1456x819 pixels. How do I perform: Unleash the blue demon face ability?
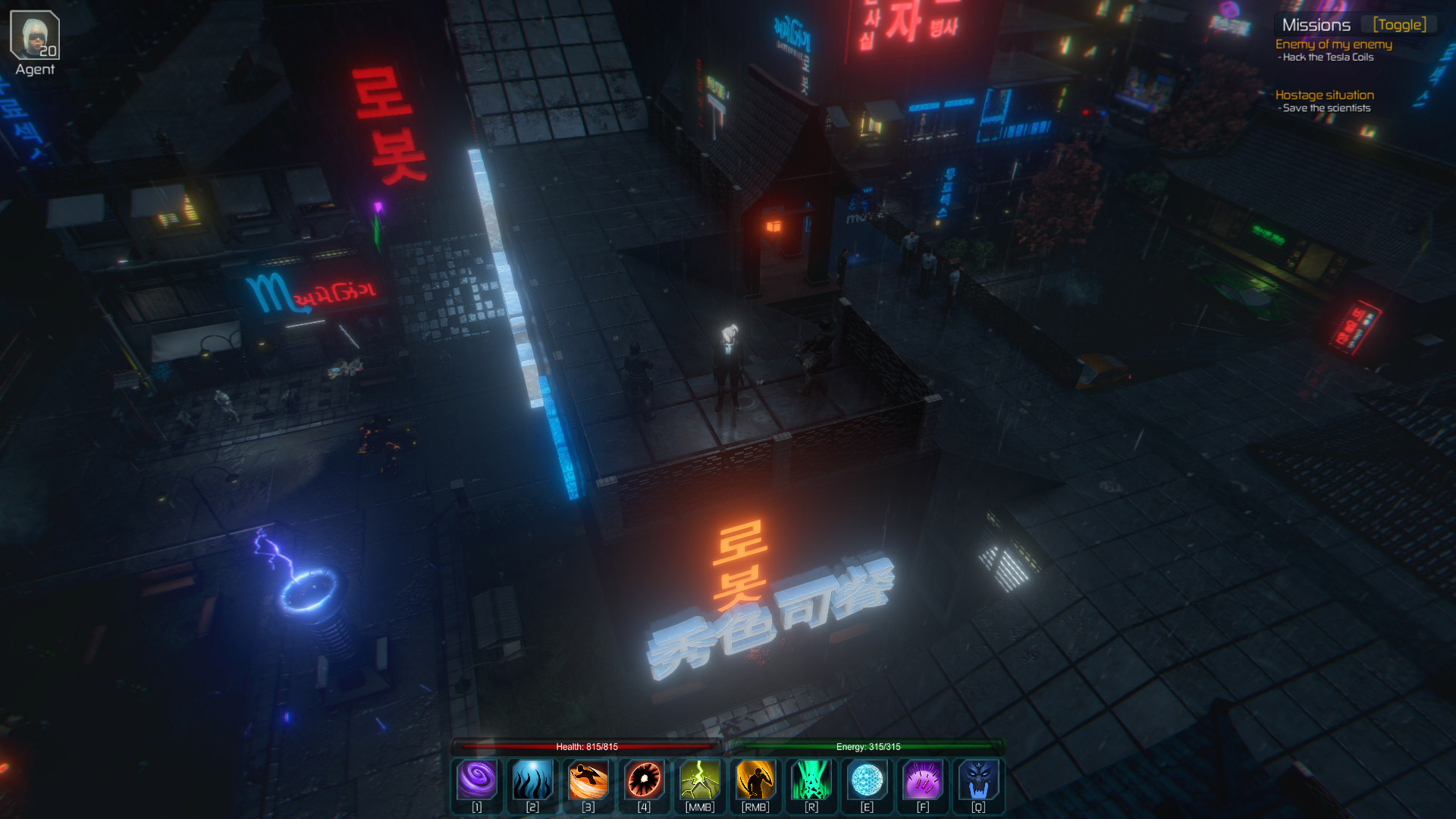(x=978, y=780)
